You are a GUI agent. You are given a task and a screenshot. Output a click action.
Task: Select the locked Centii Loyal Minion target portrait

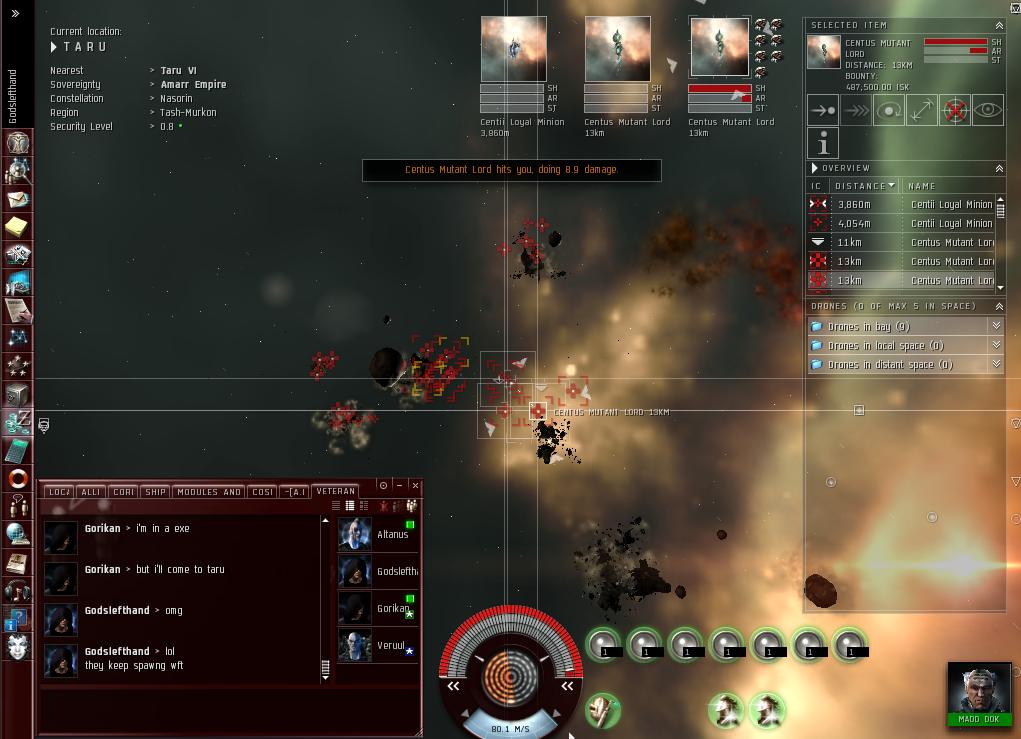(514, 48)
